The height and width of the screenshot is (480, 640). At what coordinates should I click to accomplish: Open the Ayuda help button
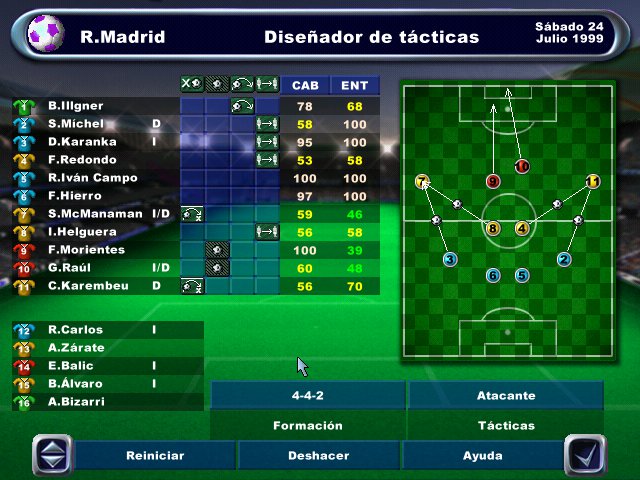[x=482, y=455]
